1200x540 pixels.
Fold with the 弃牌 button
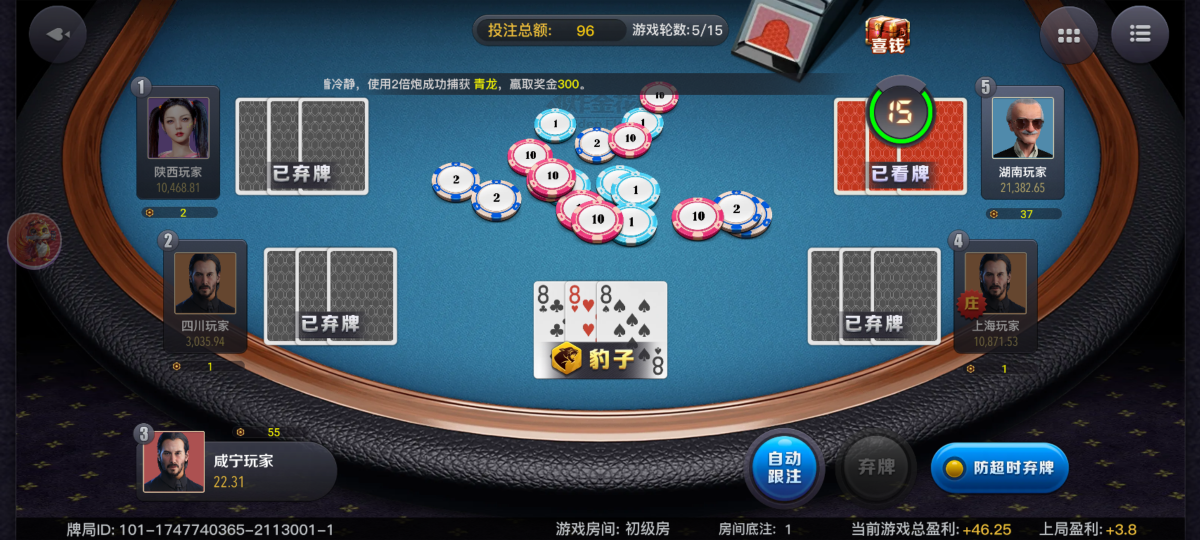click(876, 467)
